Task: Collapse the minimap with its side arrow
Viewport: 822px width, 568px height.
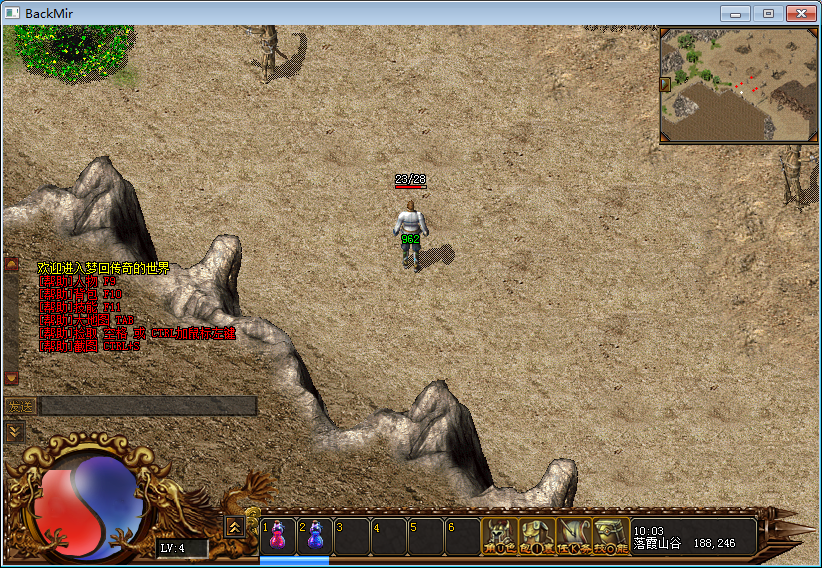Action: 665,85
